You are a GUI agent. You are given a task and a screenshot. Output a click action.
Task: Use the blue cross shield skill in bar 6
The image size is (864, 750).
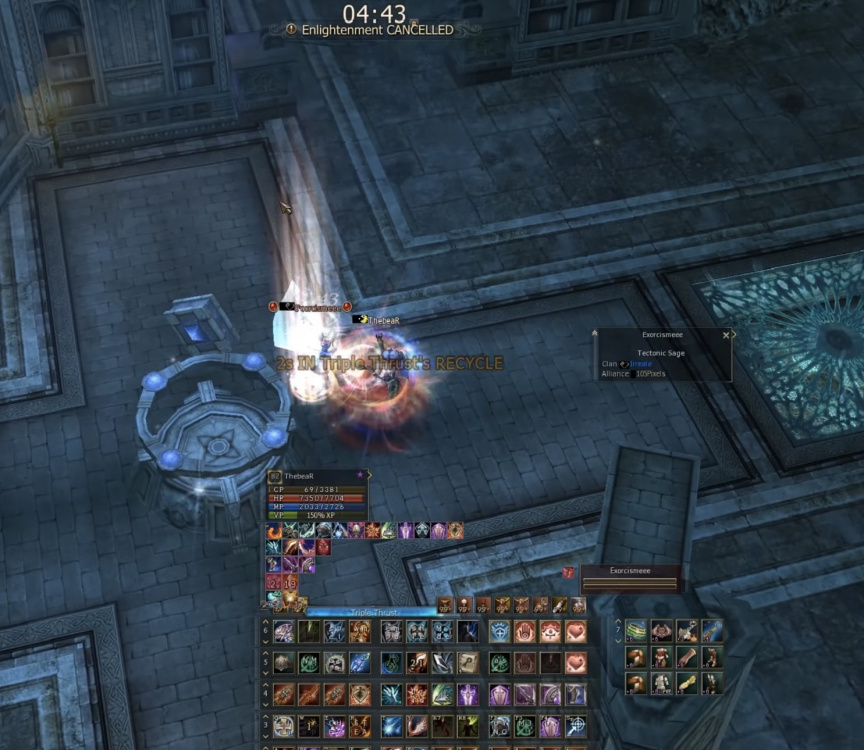click(x=498, y=631)
